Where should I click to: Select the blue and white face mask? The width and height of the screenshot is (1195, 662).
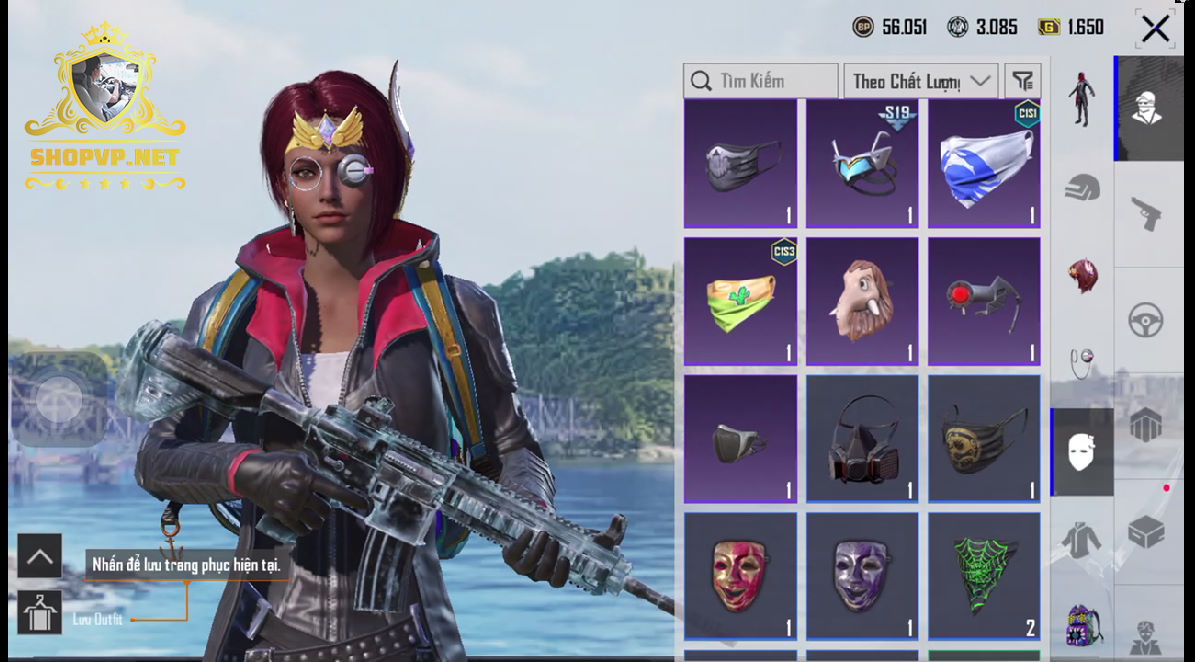(984, 163)
